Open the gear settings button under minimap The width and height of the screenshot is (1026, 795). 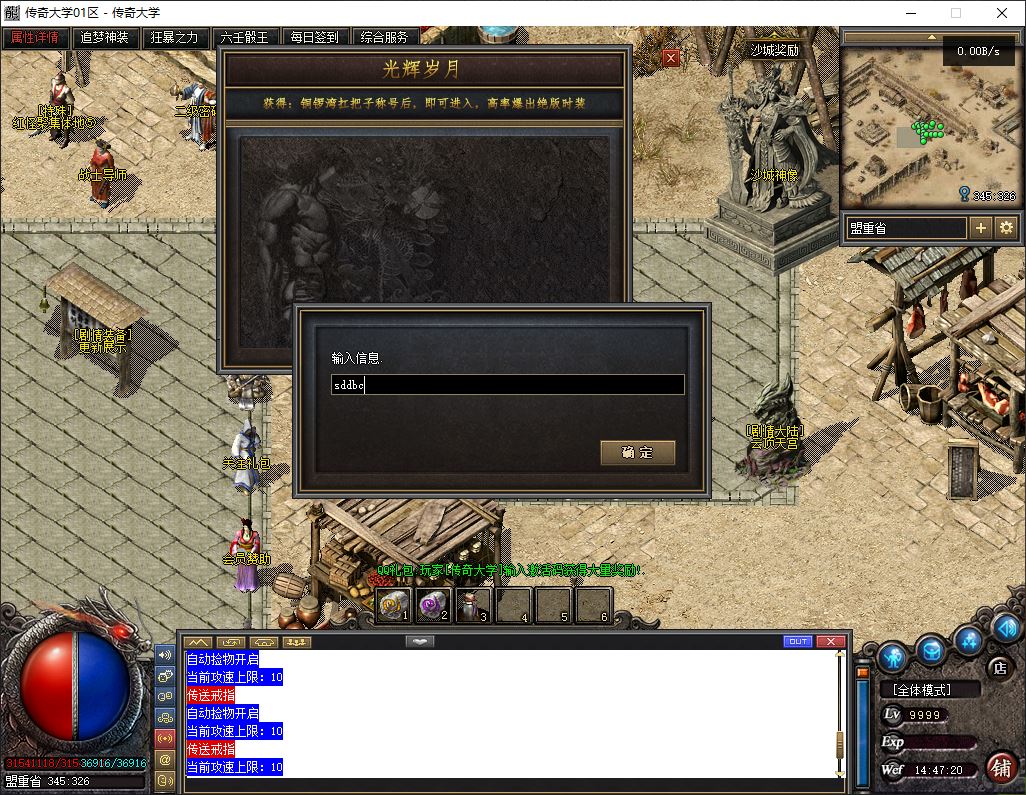(1006, 228)
